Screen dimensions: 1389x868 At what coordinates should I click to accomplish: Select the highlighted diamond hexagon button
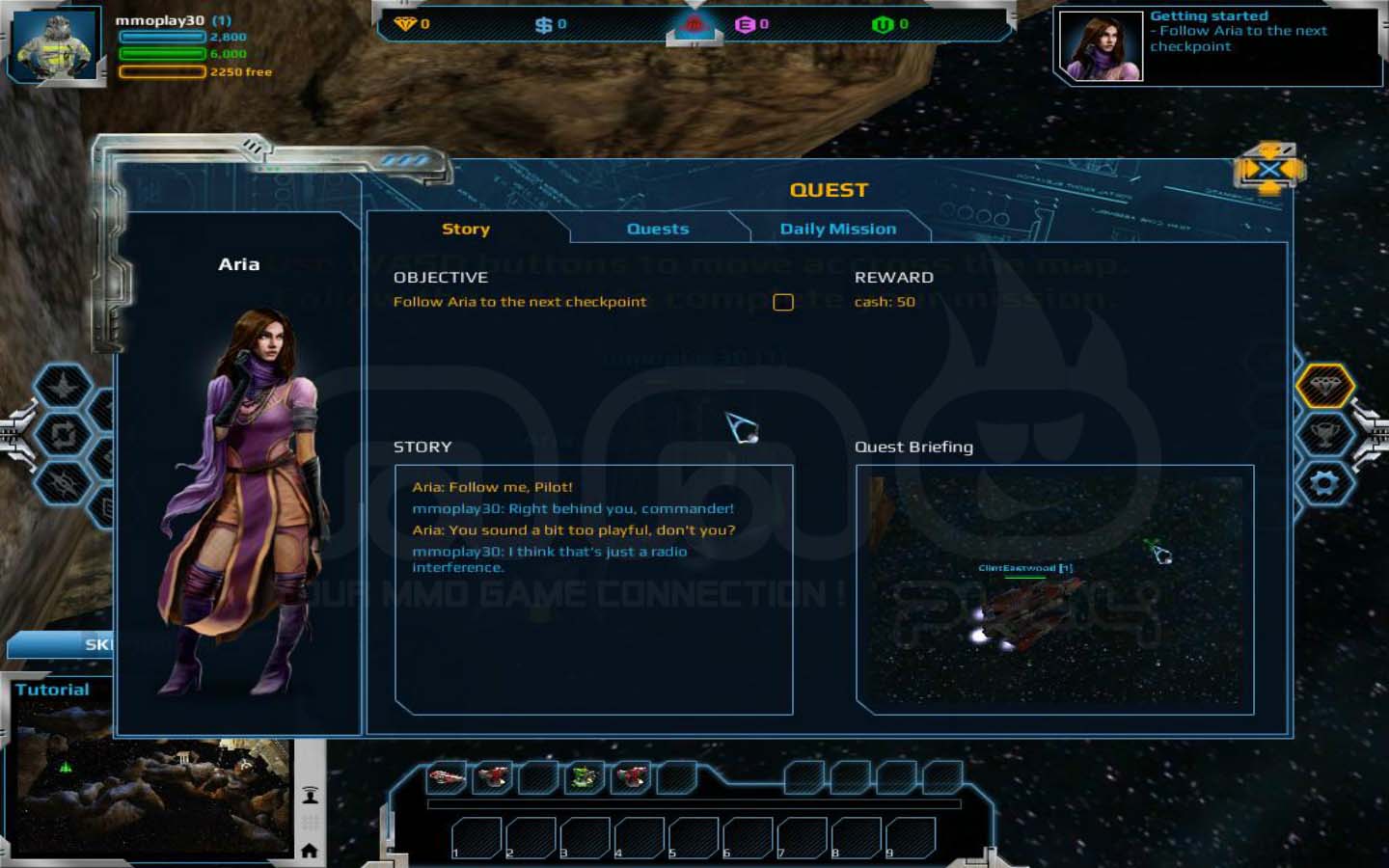point(1324,386)
